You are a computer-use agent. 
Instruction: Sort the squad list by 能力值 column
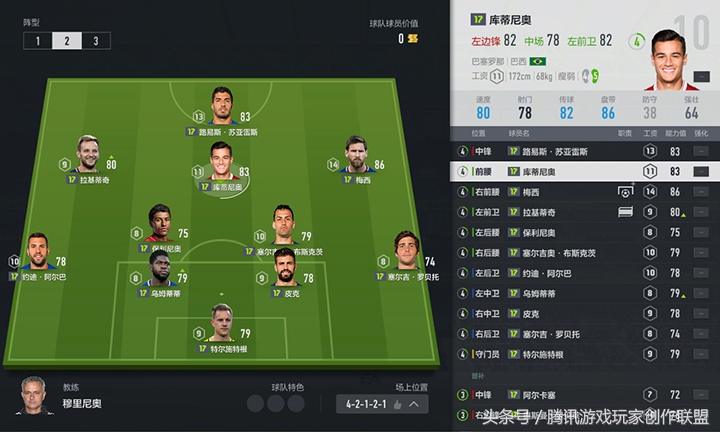point(676,133)
